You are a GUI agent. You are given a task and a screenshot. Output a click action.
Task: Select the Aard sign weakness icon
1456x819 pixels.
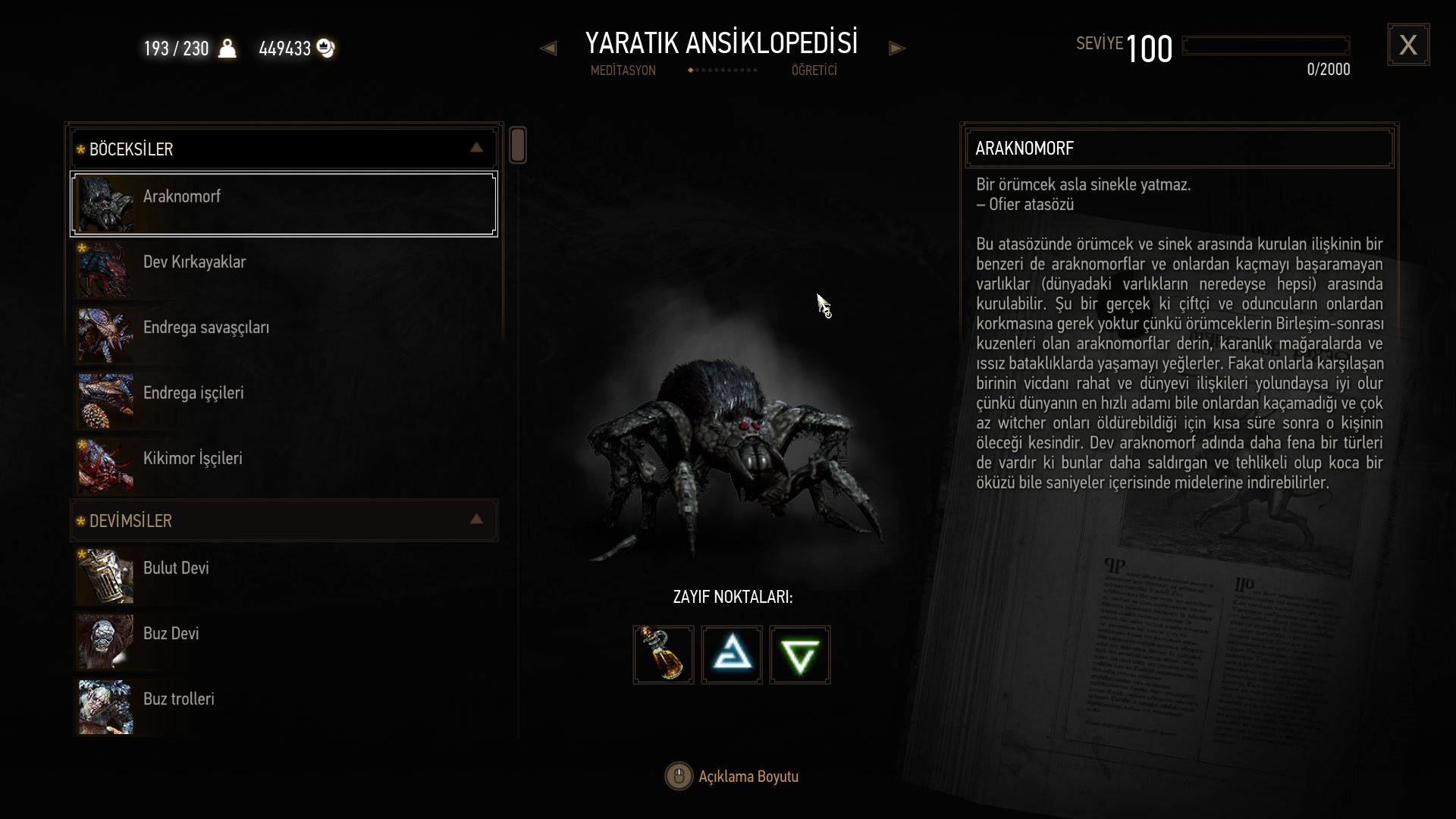coord(732,654)
